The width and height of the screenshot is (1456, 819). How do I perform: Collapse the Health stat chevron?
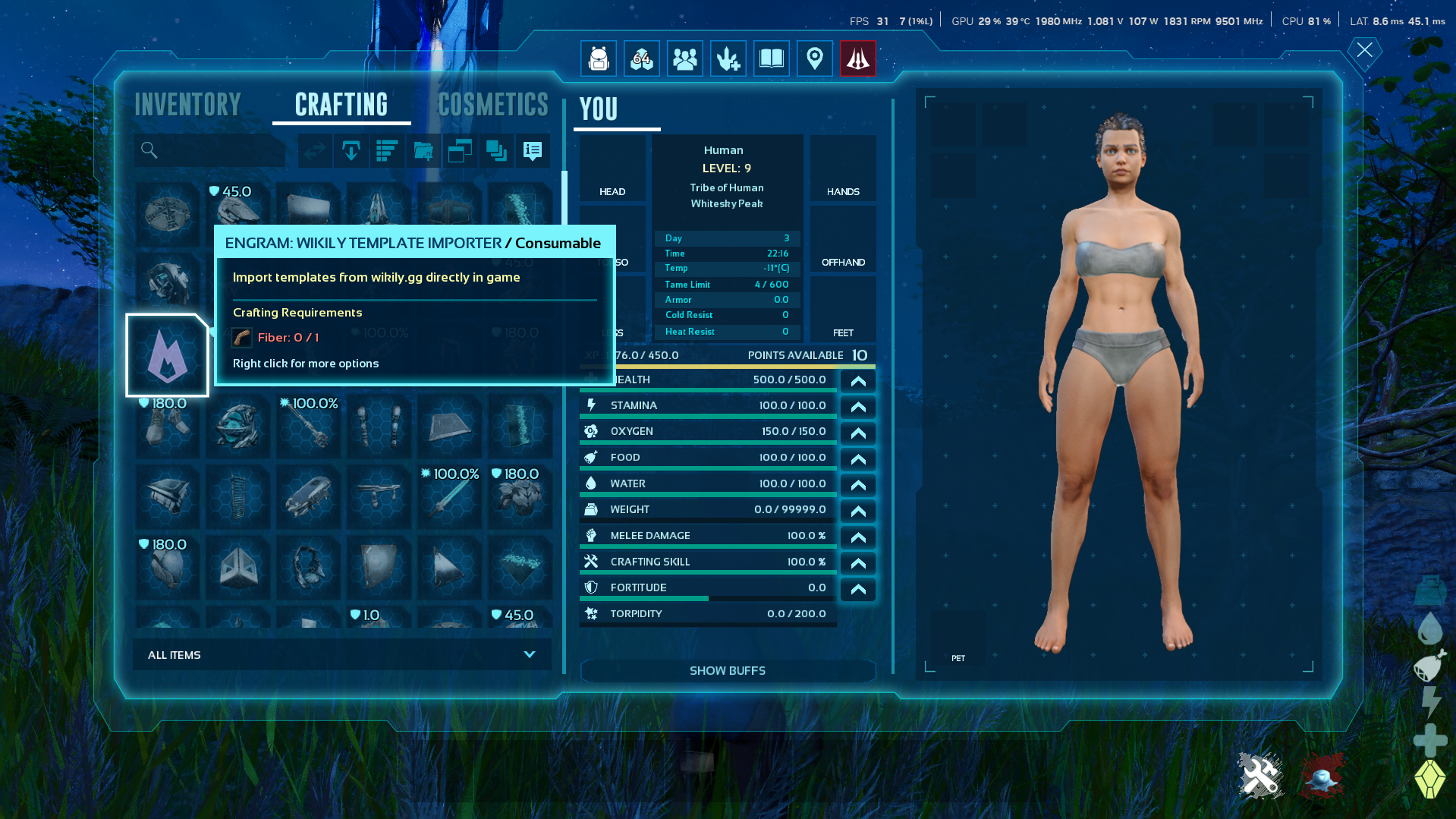[x=857, y=382]
